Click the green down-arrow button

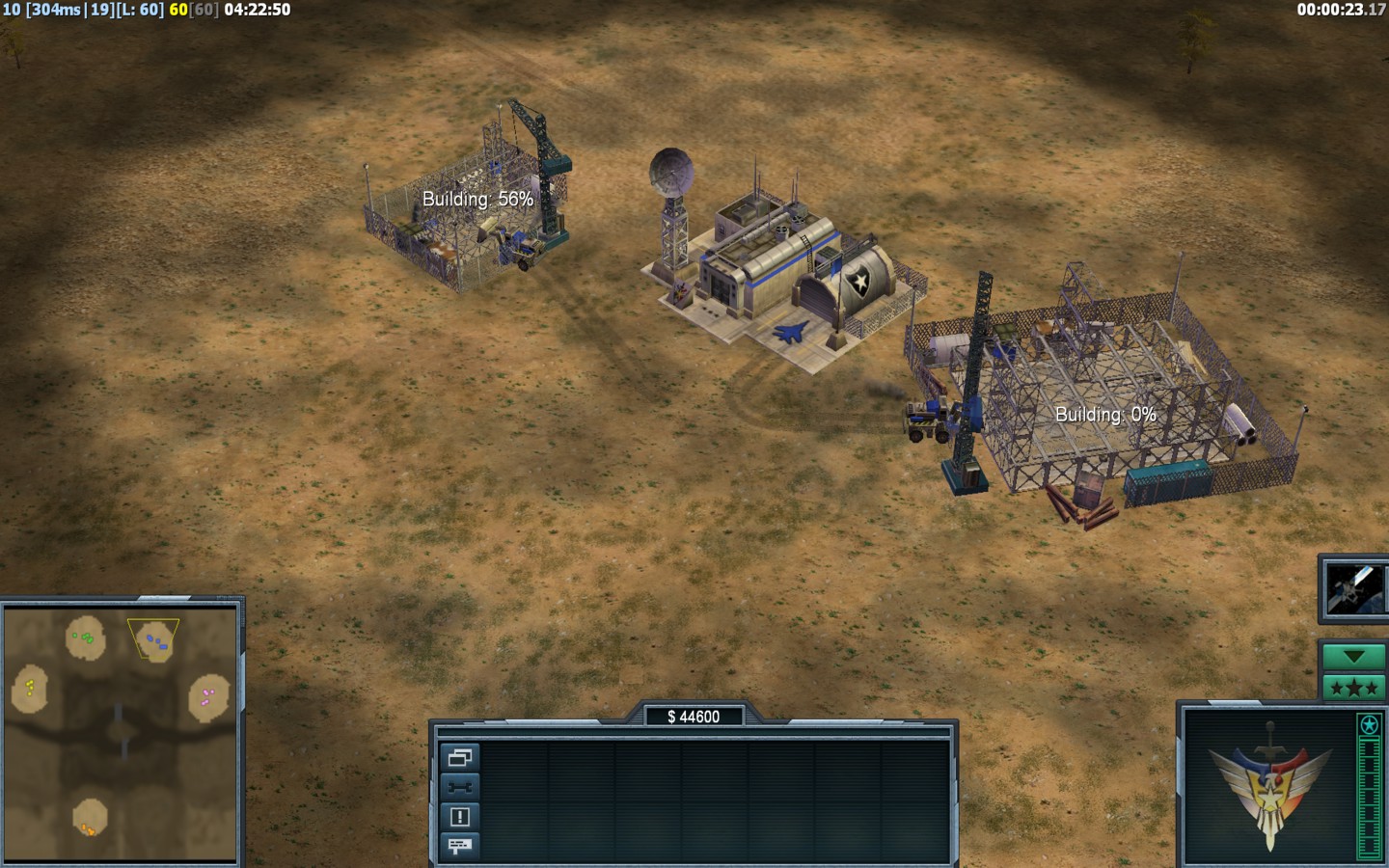click(1353, 657)
